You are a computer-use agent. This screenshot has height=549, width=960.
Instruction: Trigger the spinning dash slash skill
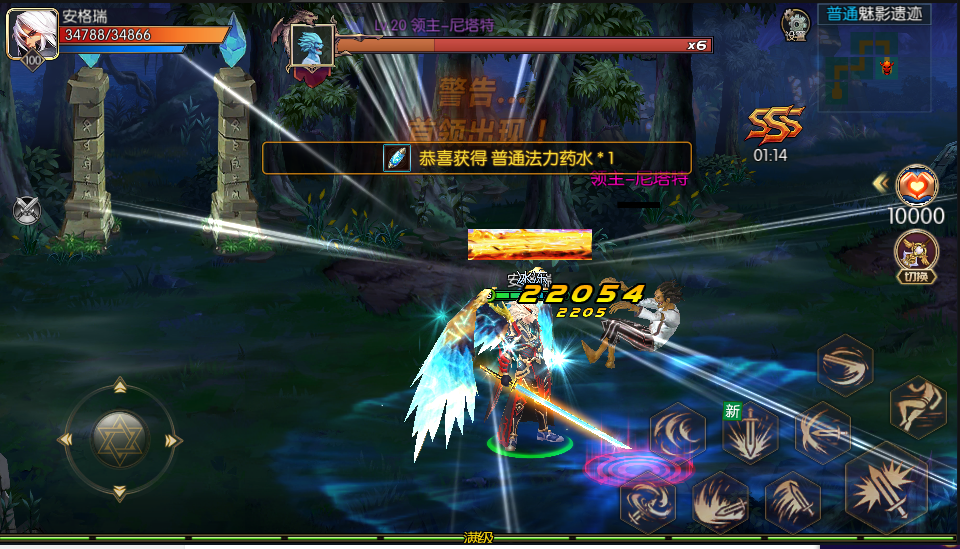pyautogui.click(x=845, y=364)
